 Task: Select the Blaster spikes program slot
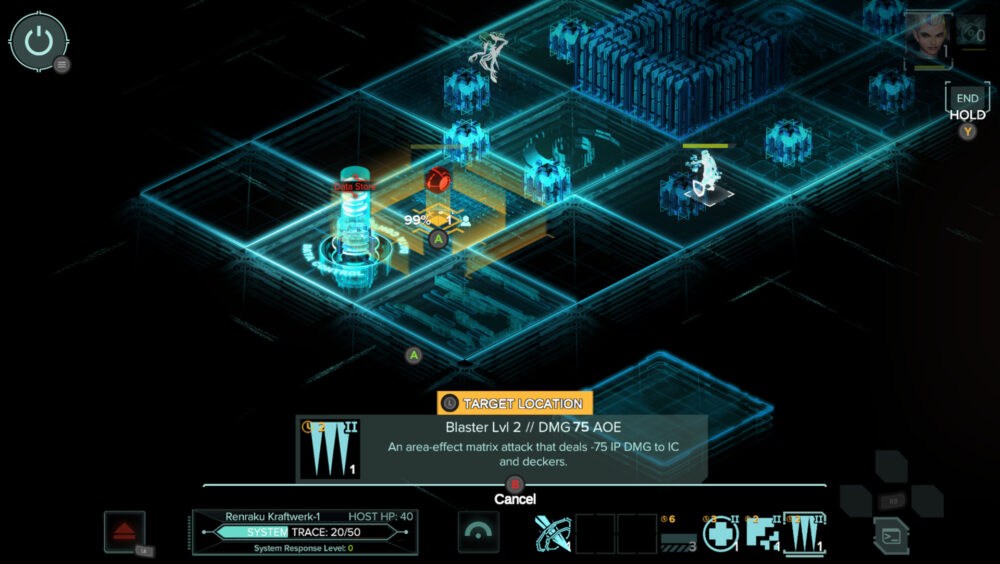click(805, 533)
